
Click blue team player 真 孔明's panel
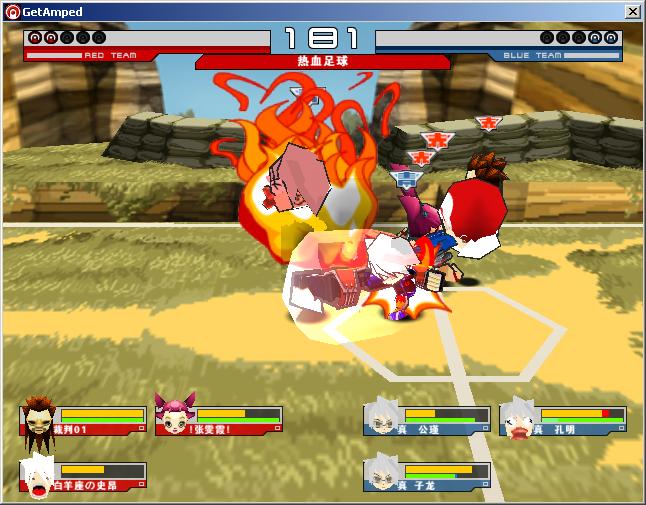tap(564, 419)
